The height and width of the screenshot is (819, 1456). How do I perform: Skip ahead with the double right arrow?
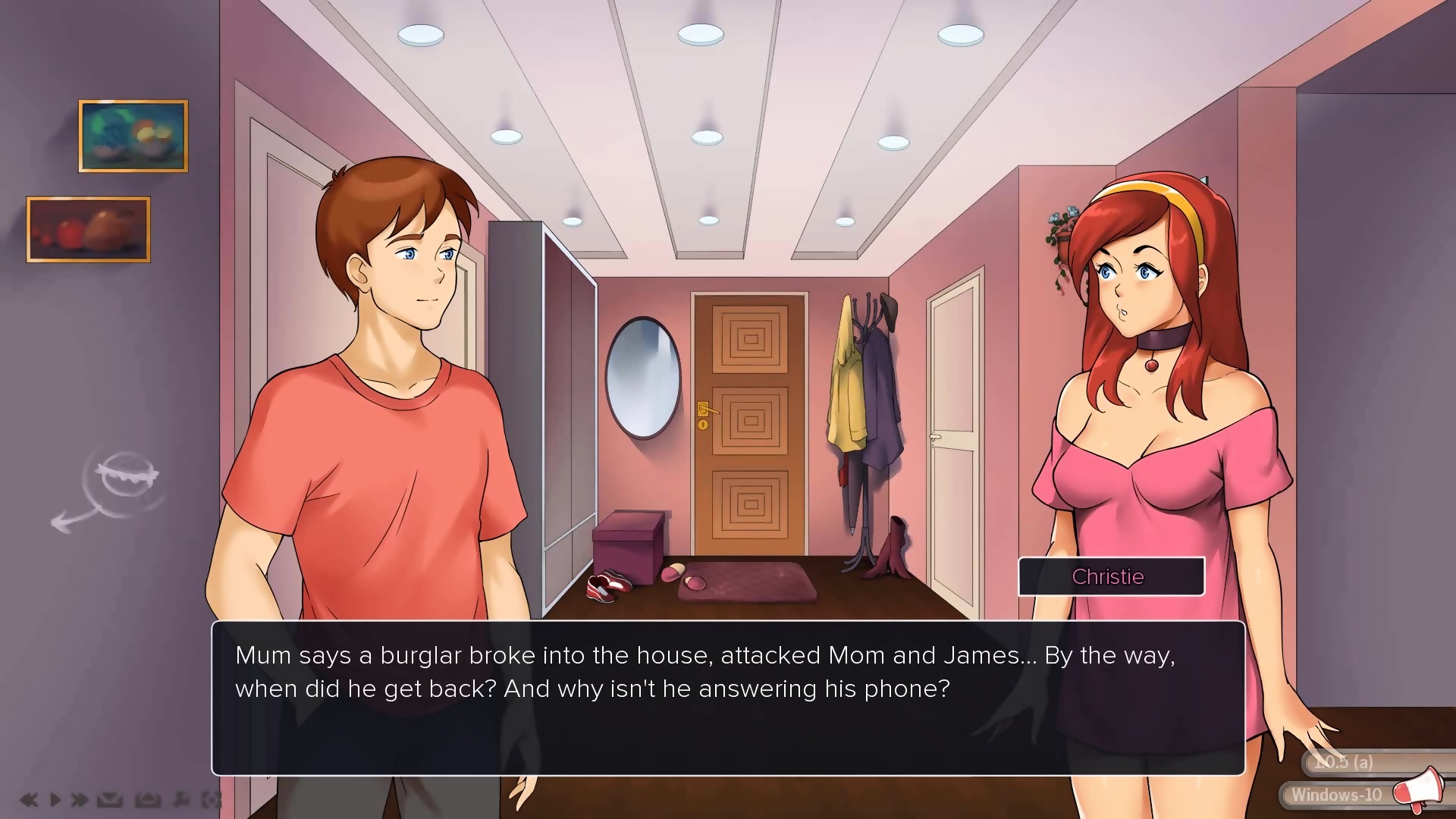[79, 799]
